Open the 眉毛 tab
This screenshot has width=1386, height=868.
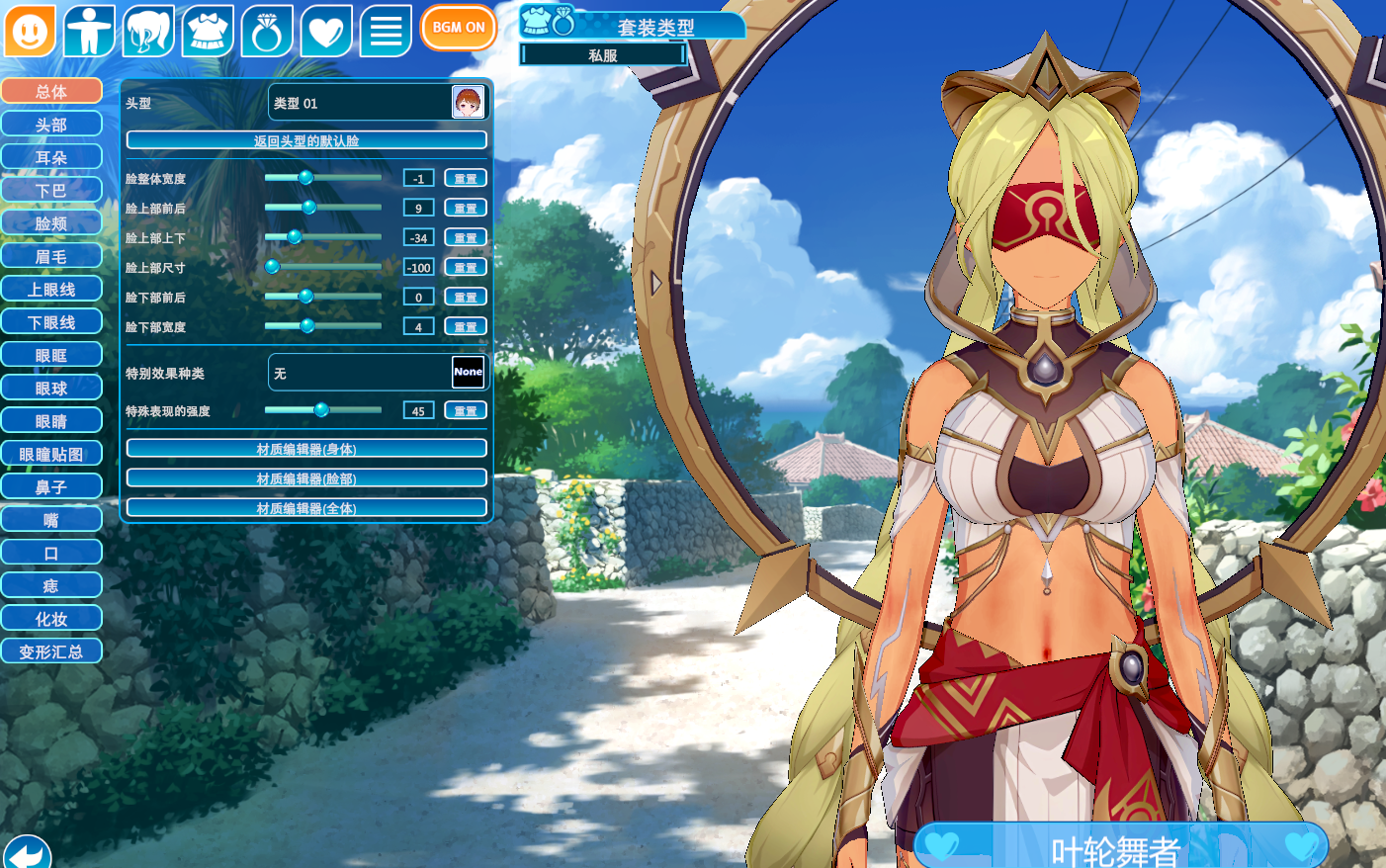coord(51,256)
